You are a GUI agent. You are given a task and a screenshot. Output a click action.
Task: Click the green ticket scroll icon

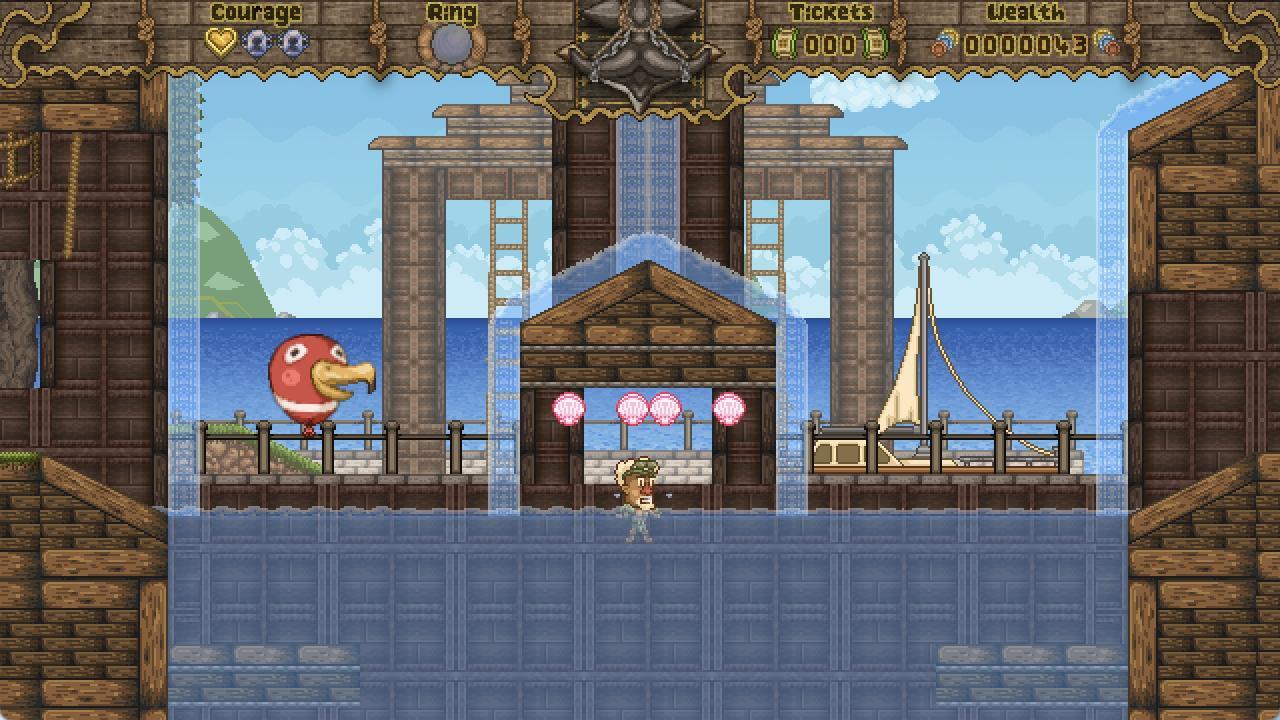pyautogui.click(x=782, y=44)
